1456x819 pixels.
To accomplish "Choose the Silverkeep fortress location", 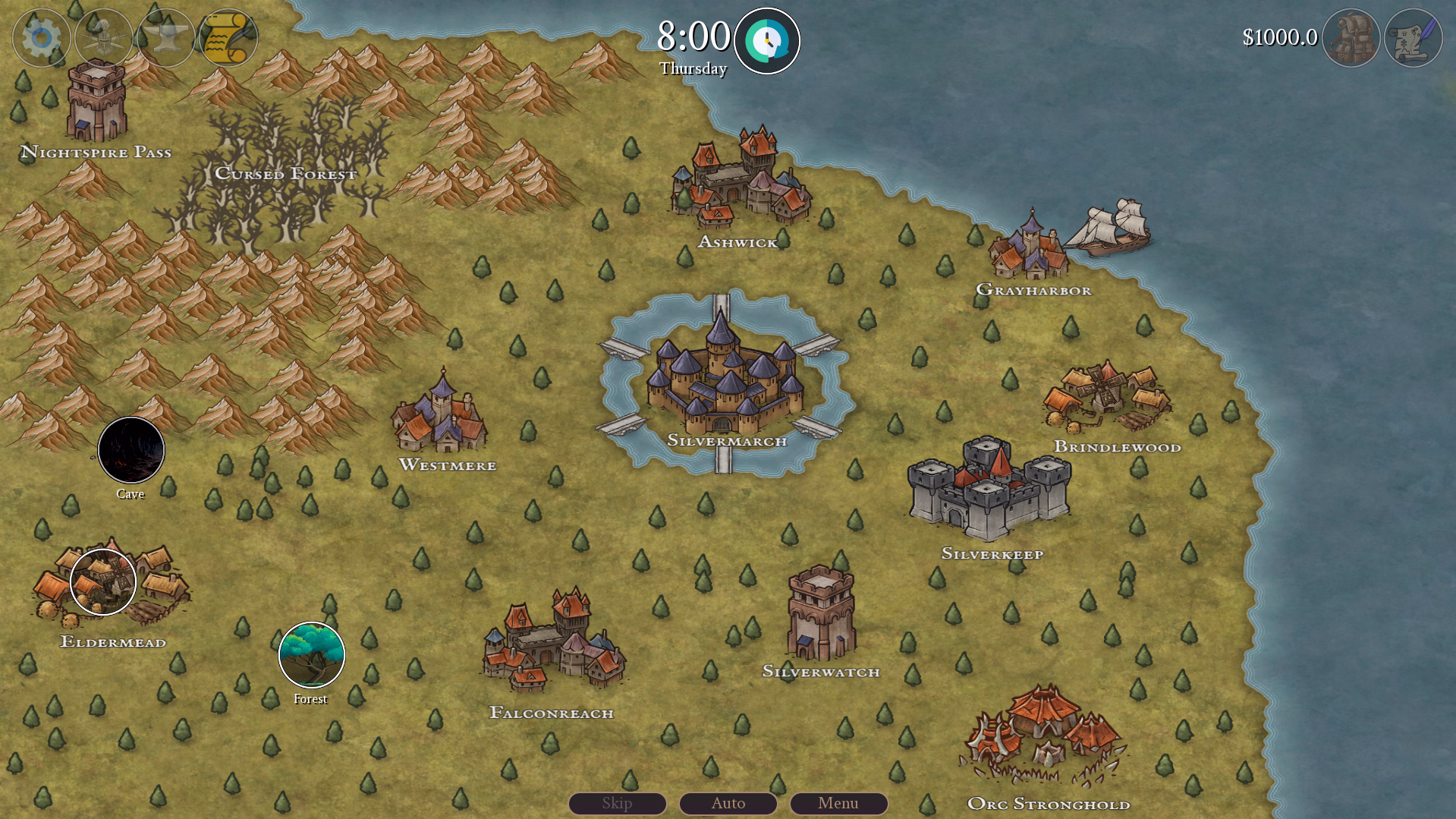I will [x=990, y=490].
